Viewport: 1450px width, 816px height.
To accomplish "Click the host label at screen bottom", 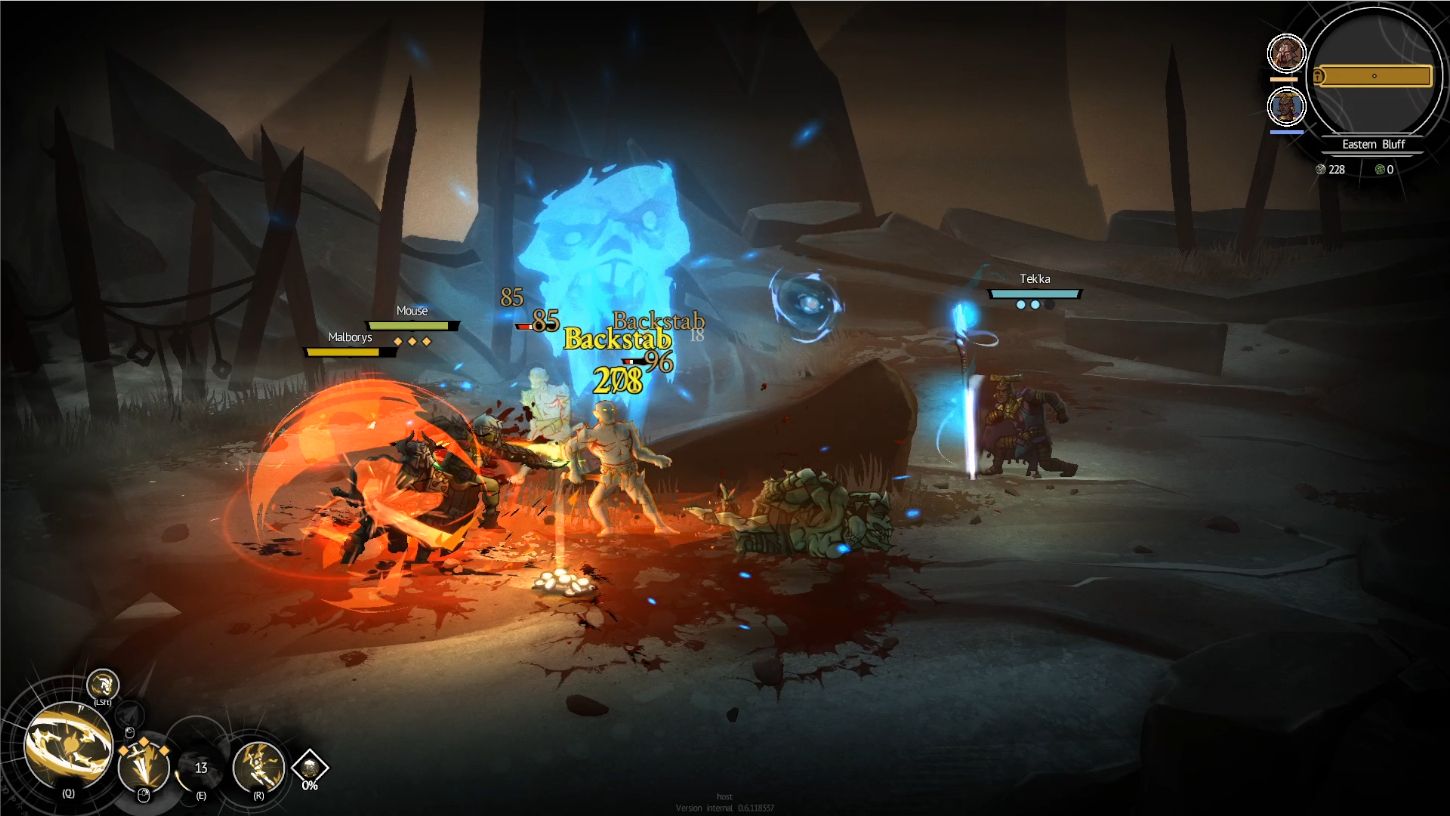I will 724,797.
